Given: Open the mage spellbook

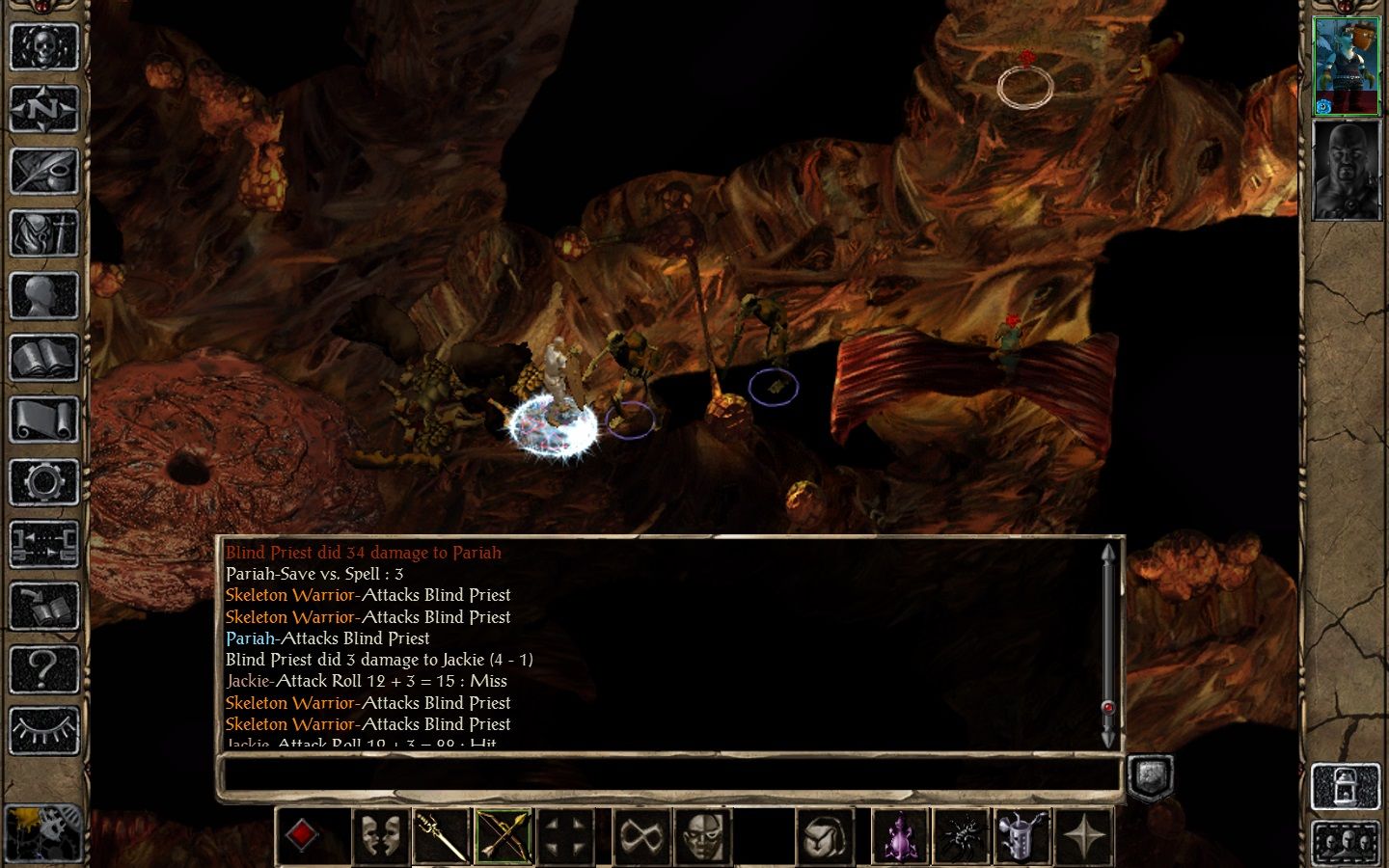Looking at the screenshot, I should tap(43, 359).
